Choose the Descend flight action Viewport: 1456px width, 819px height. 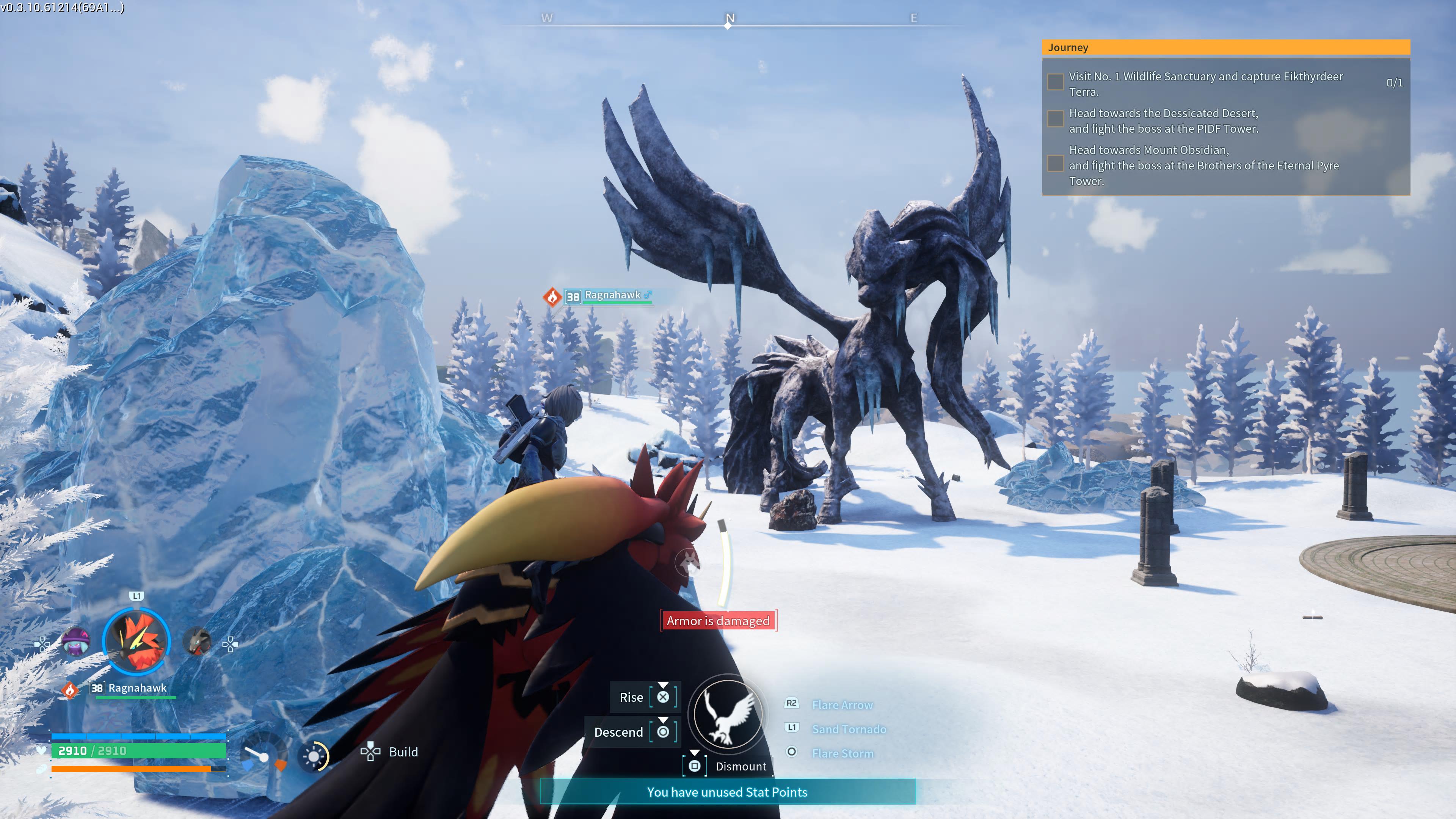pos(619,733)
